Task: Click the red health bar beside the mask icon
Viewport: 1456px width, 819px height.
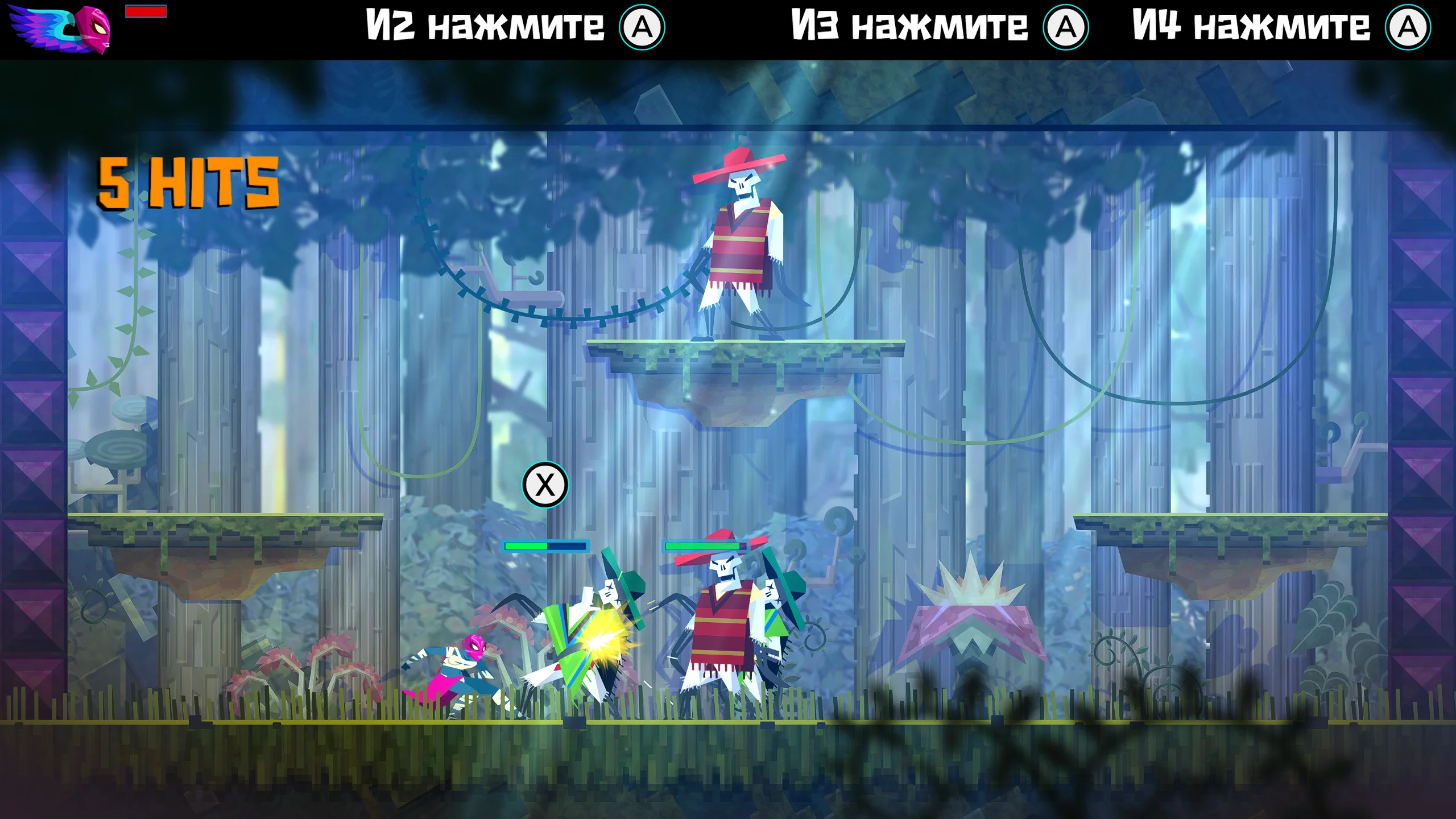Action: tap(147, 13)
